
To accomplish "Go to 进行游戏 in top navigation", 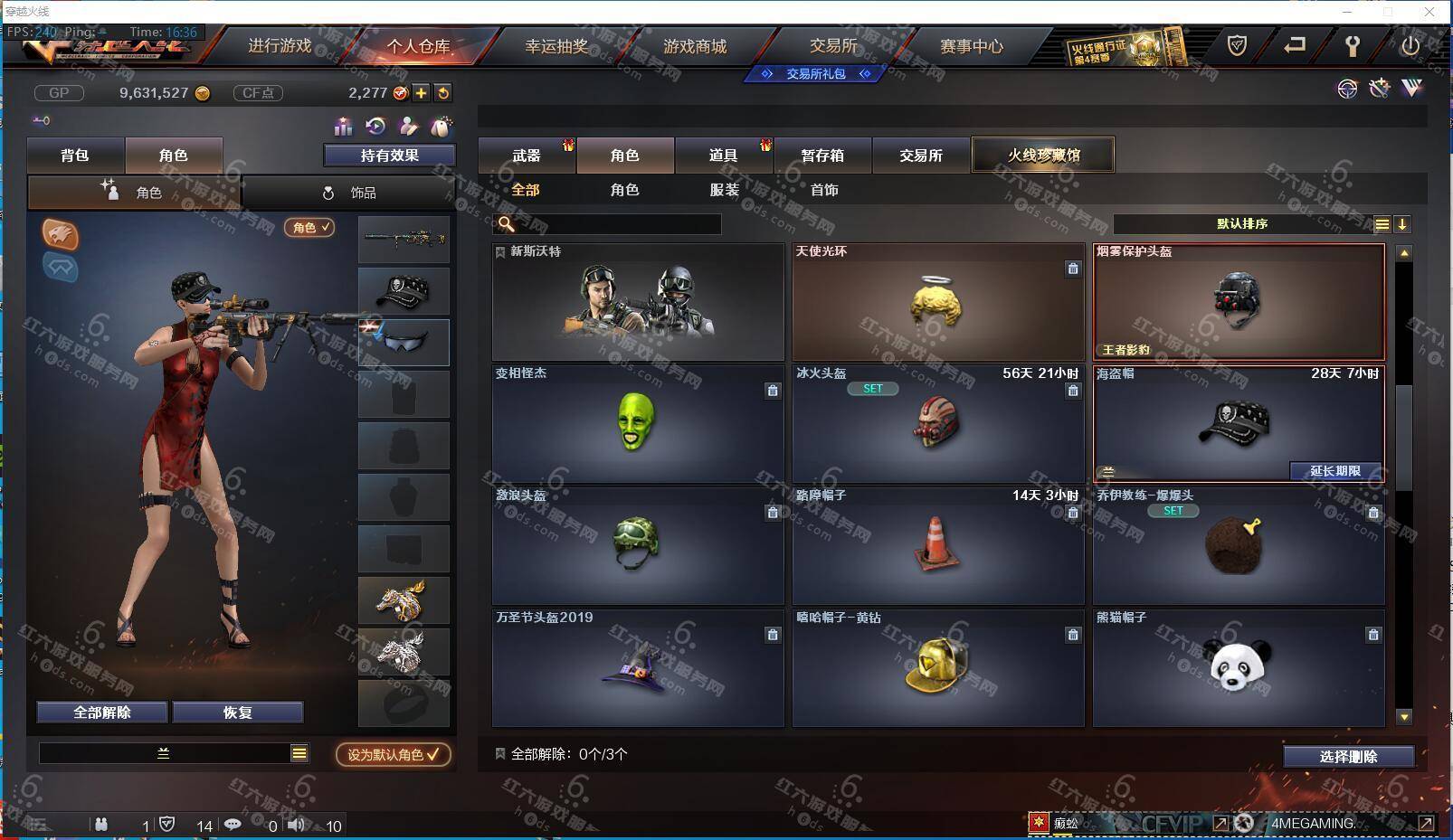I will coord(280,46).
